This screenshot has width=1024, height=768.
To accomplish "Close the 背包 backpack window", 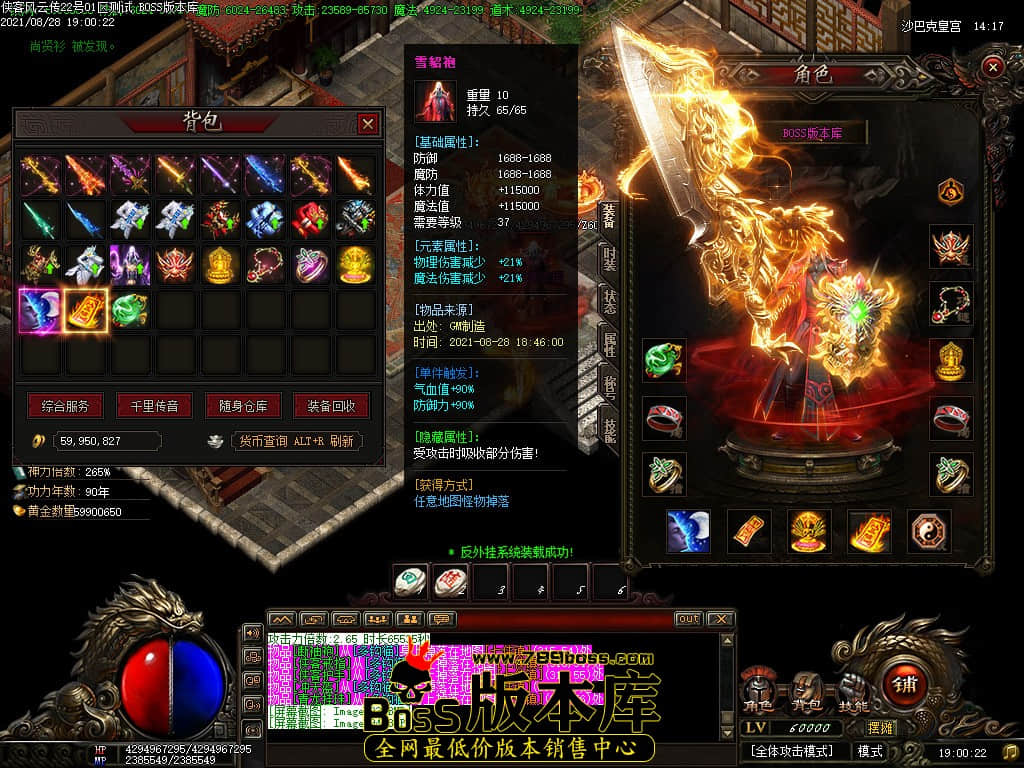I will coord(368,123).
